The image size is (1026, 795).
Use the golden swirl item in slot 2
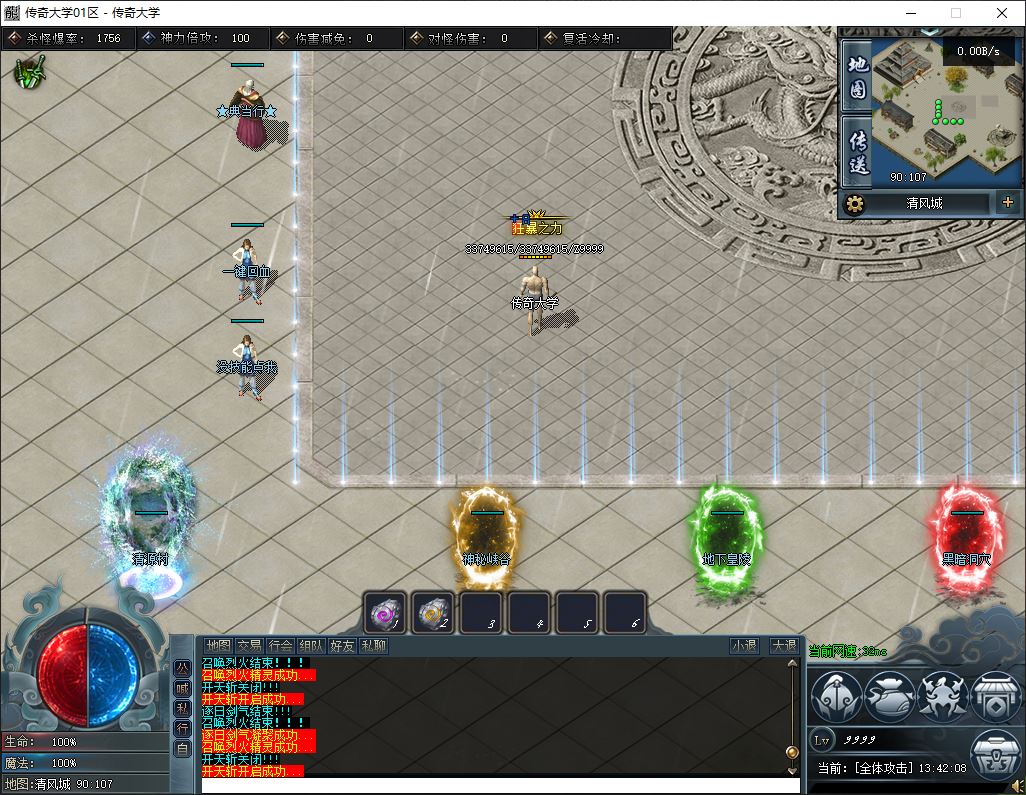(x=433, y=612)
